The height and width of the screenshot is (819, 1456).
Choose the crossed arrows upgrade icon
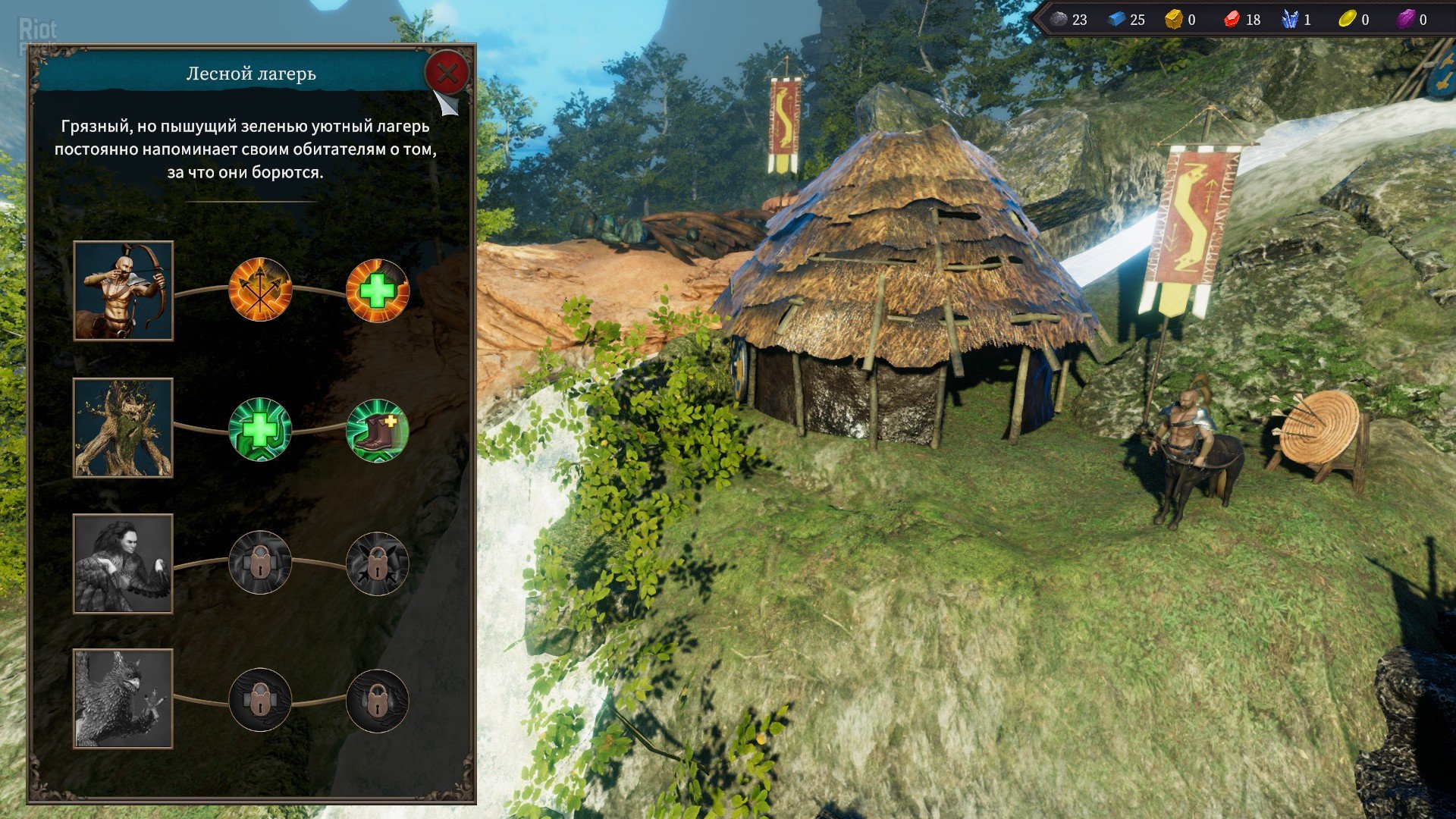click(260, 290)
